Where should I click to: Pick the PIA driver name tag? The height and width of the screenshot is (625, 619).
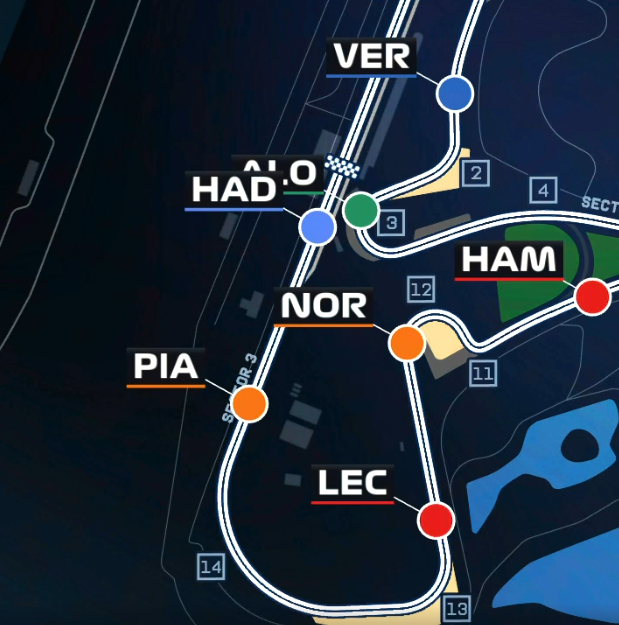167,367
